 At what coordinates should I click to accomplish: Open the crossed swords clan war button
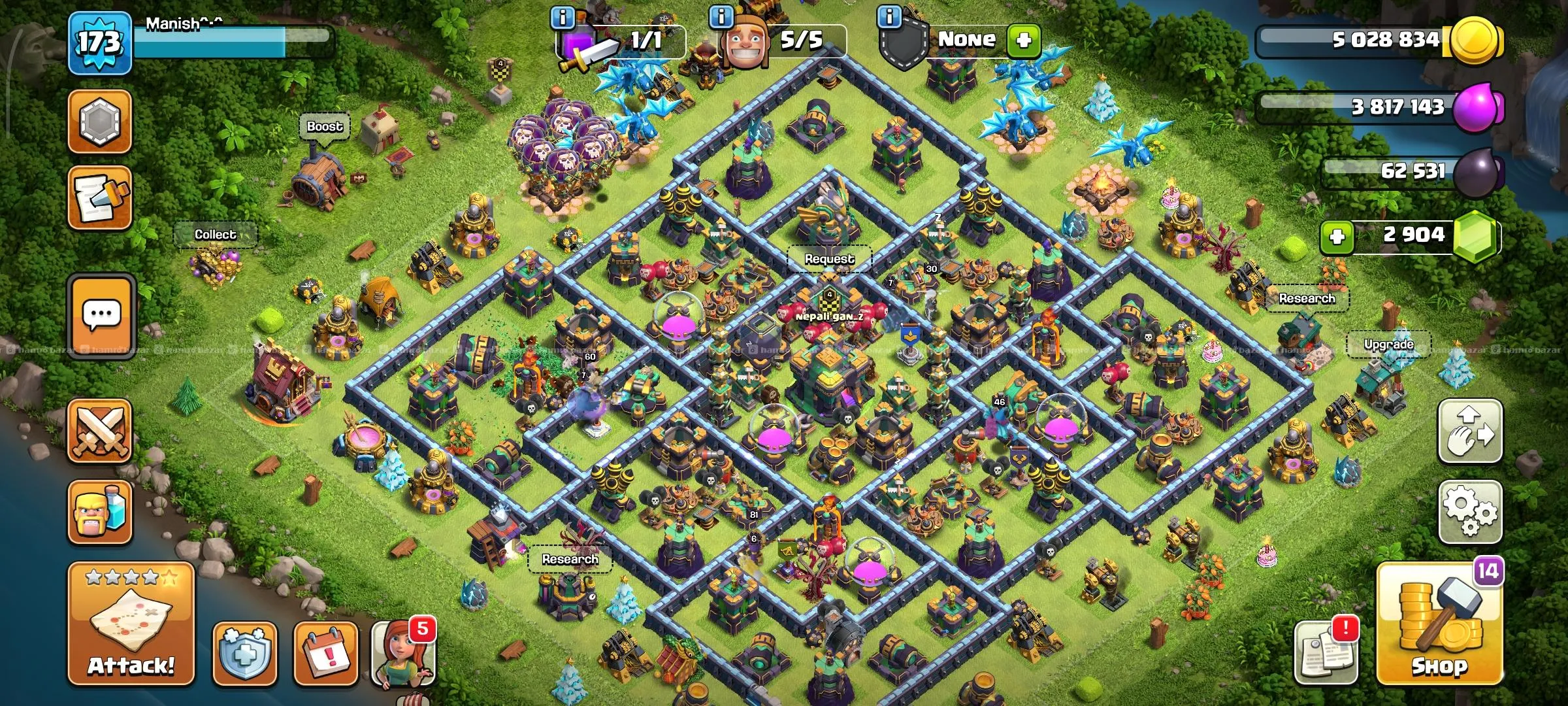point(100,431)
